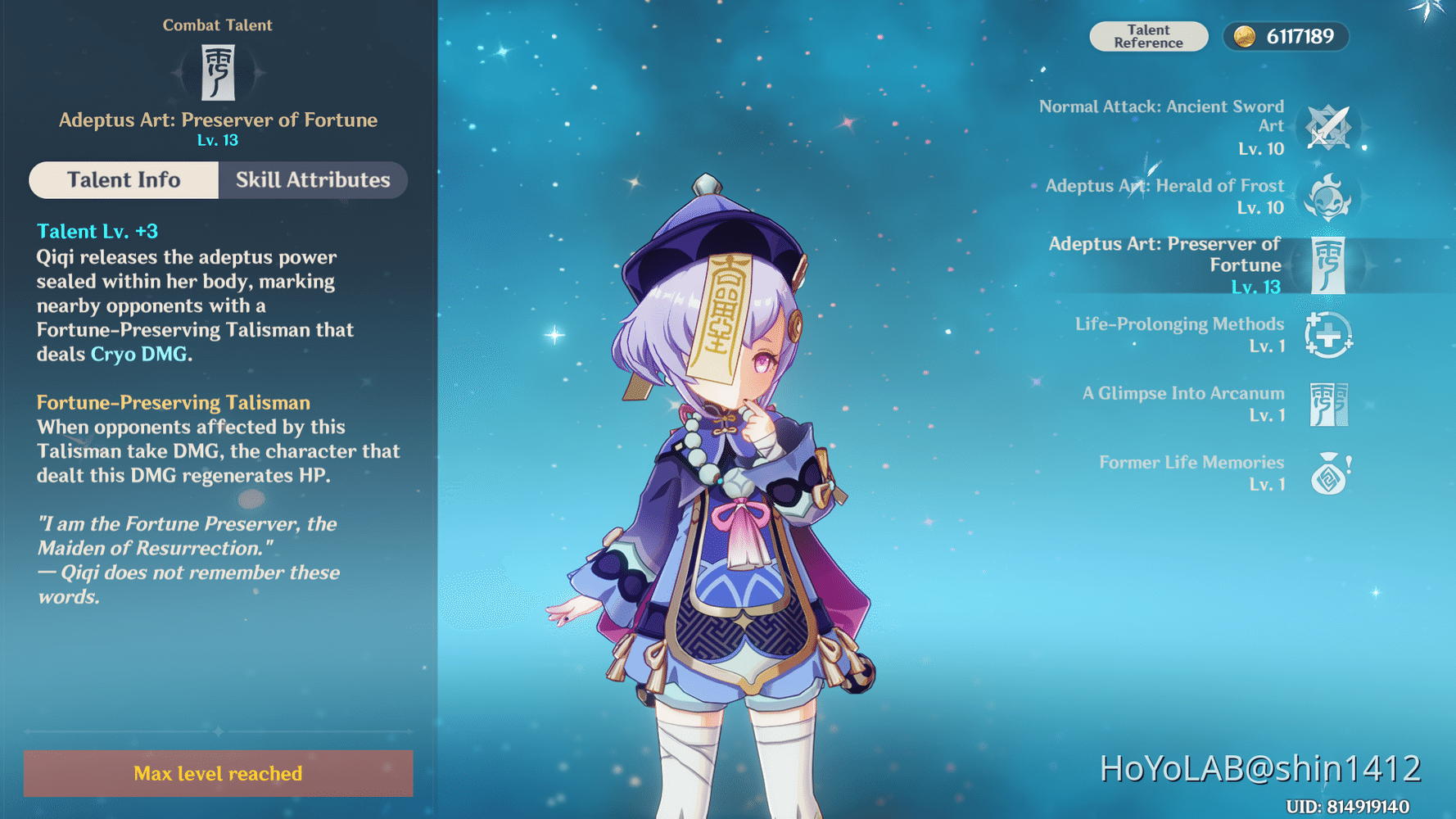
Task: Select the Life-Prolonging Methods passive icon
Action: [1330, 335]
